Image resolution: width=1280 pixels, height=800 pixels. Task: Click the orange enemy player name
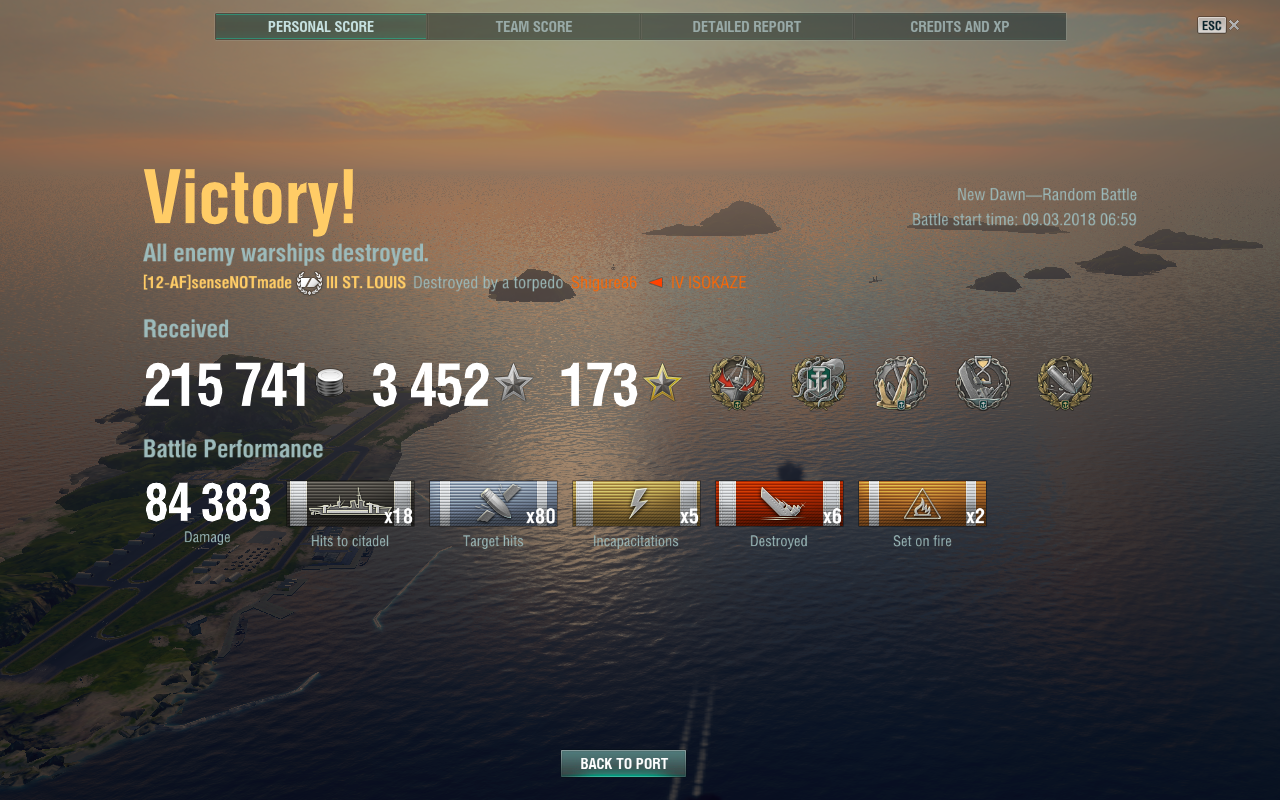point(604,283)
